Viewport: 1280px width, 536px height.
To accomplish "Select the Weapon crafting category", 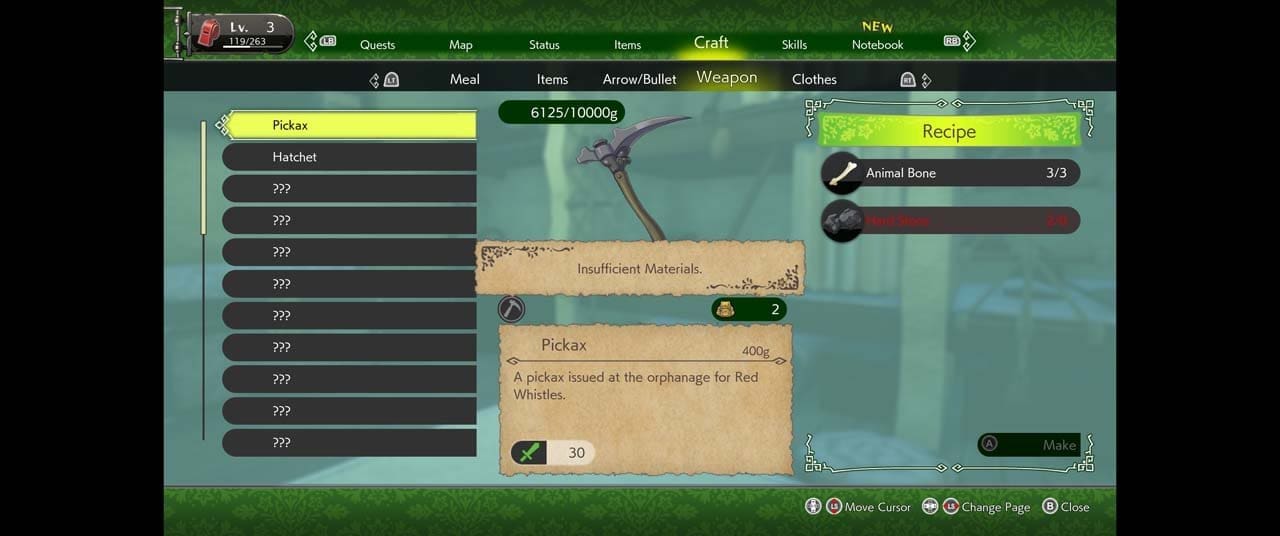I will pyautogui.click(x=727, y=77).
